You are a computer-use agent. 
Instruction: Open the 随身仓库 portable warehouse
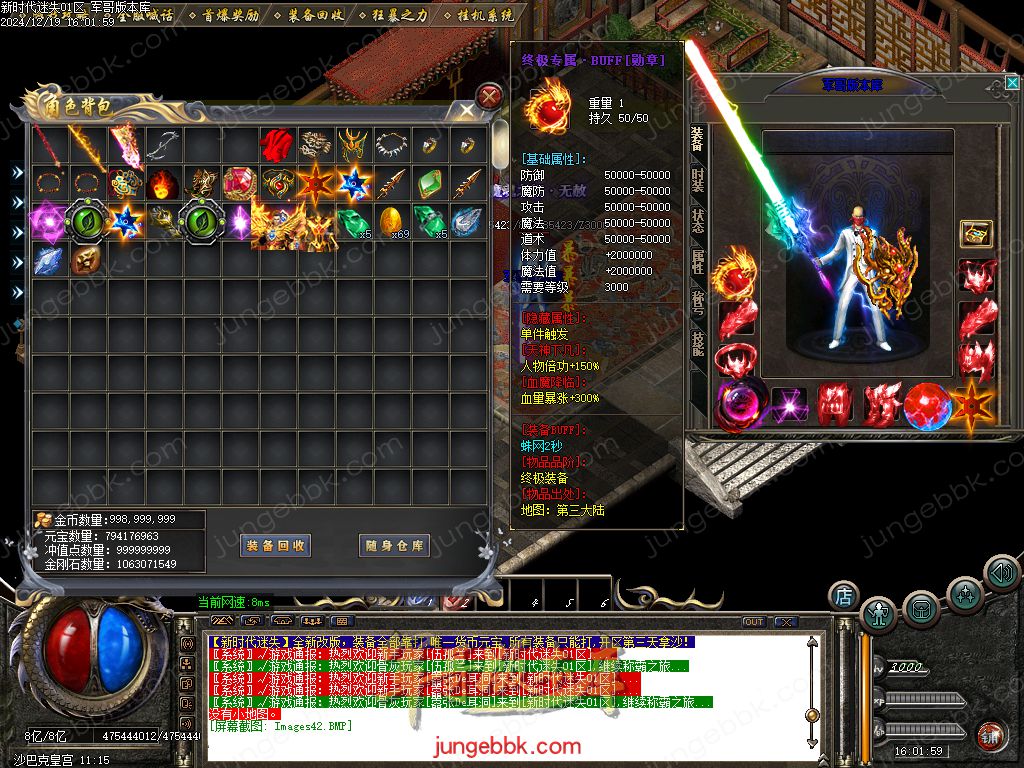pos(395,545)
